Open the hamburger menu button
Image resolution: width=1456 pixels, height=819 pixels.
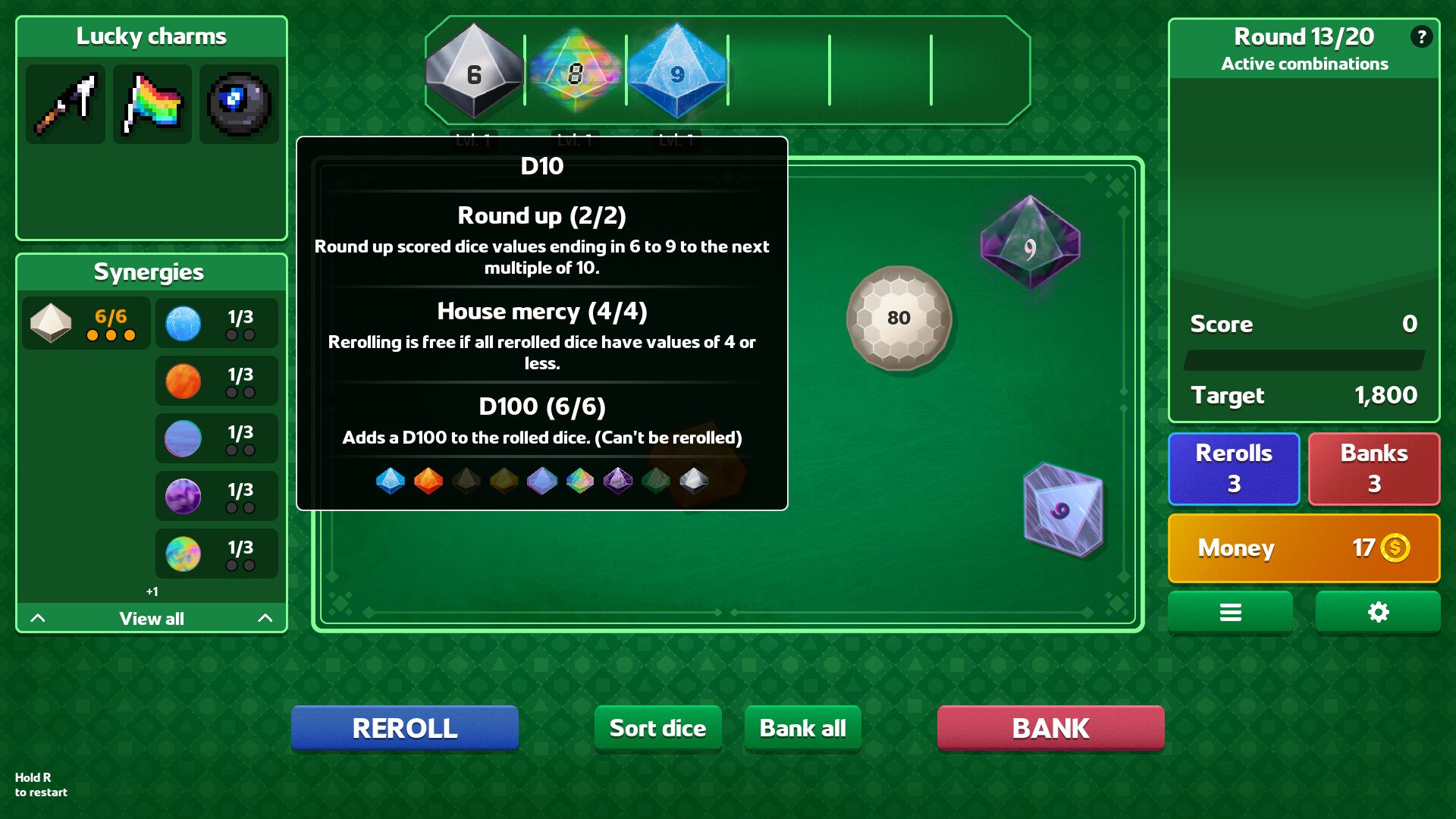1230,612
